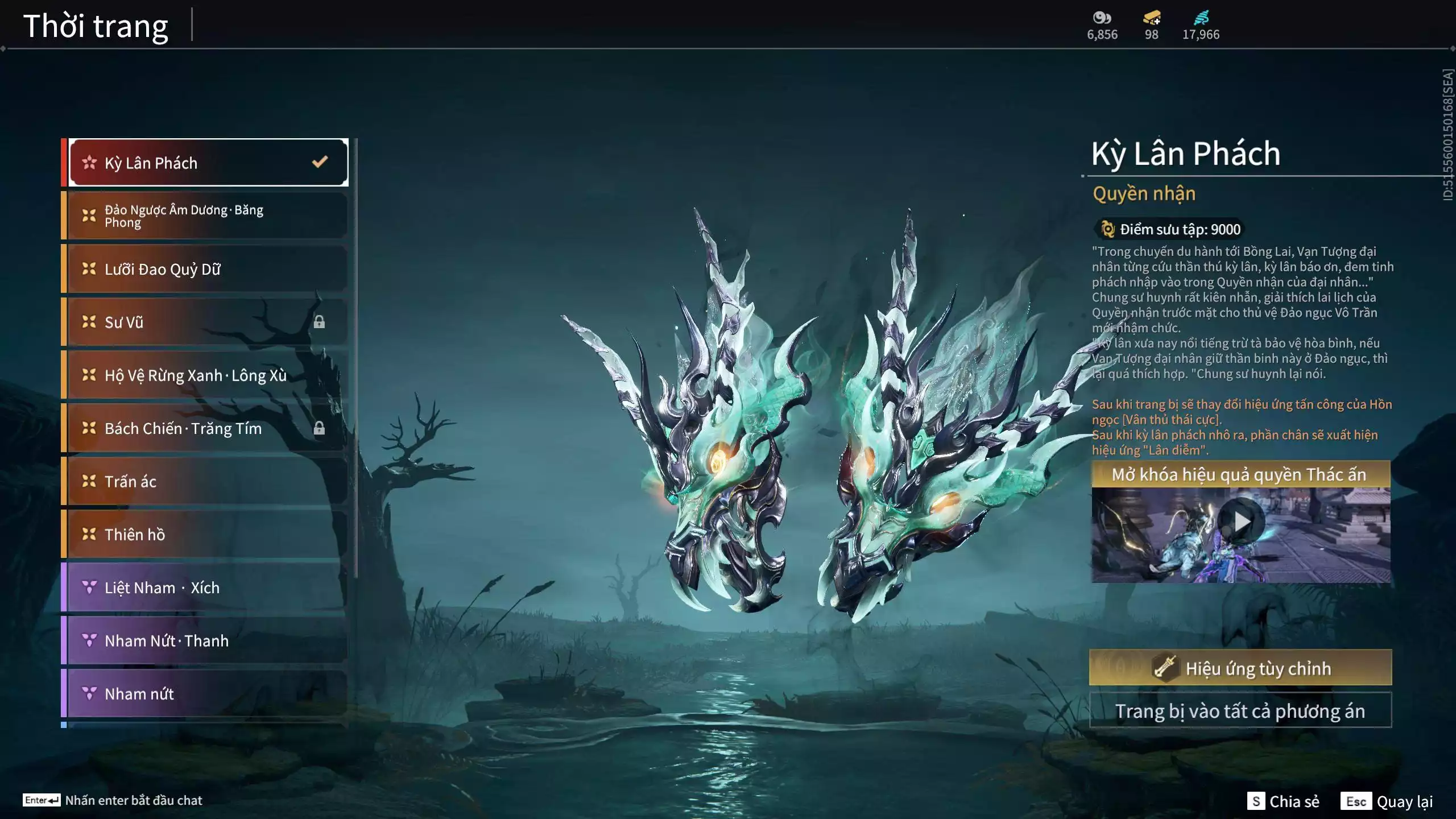The image size is (1456, 819).
Task: Open Hiệu ứng tùy chỉnh effect customization
Action: [1240, 668]
